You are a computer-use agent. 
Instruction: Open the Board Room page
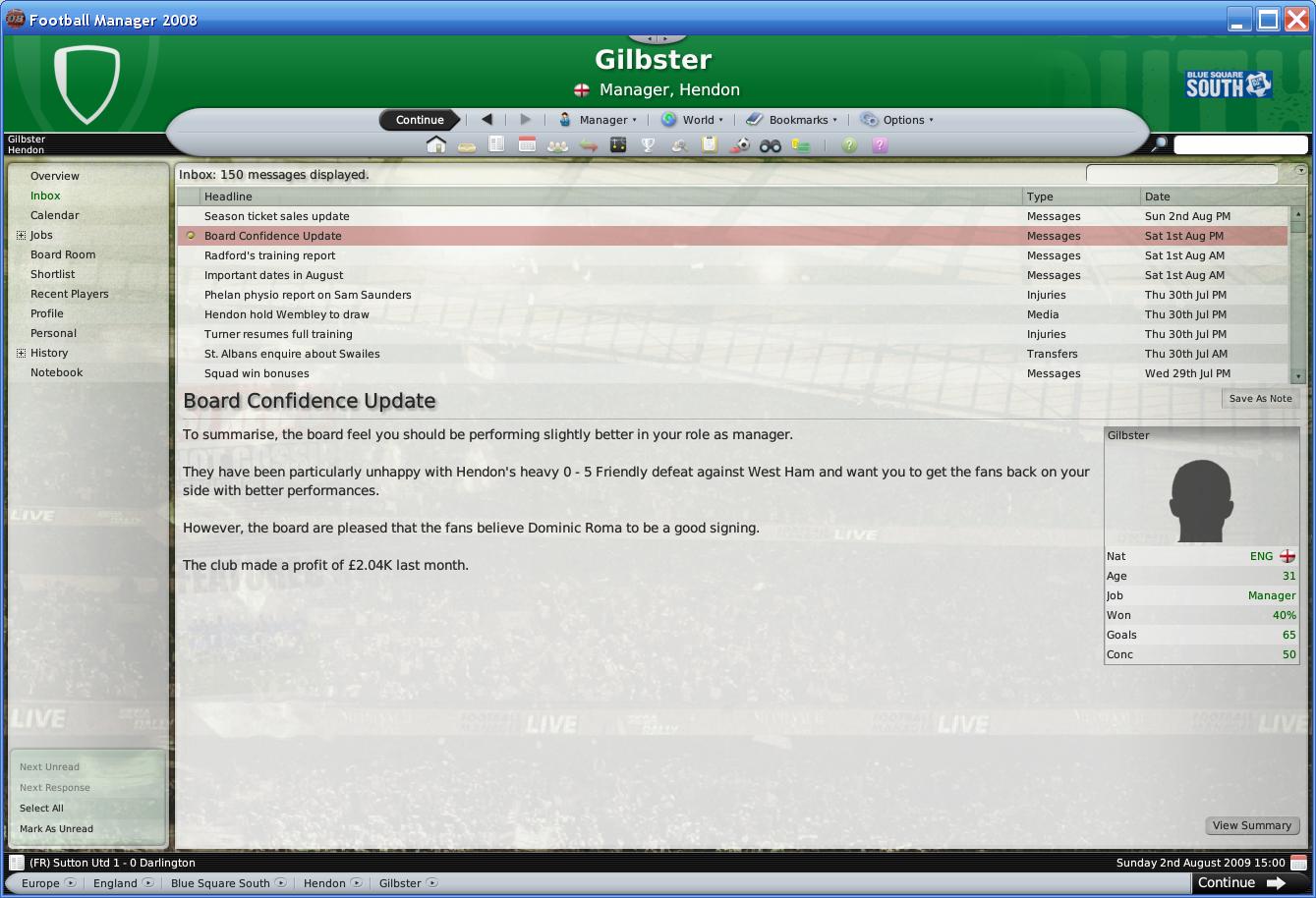[x=63, y=254]
